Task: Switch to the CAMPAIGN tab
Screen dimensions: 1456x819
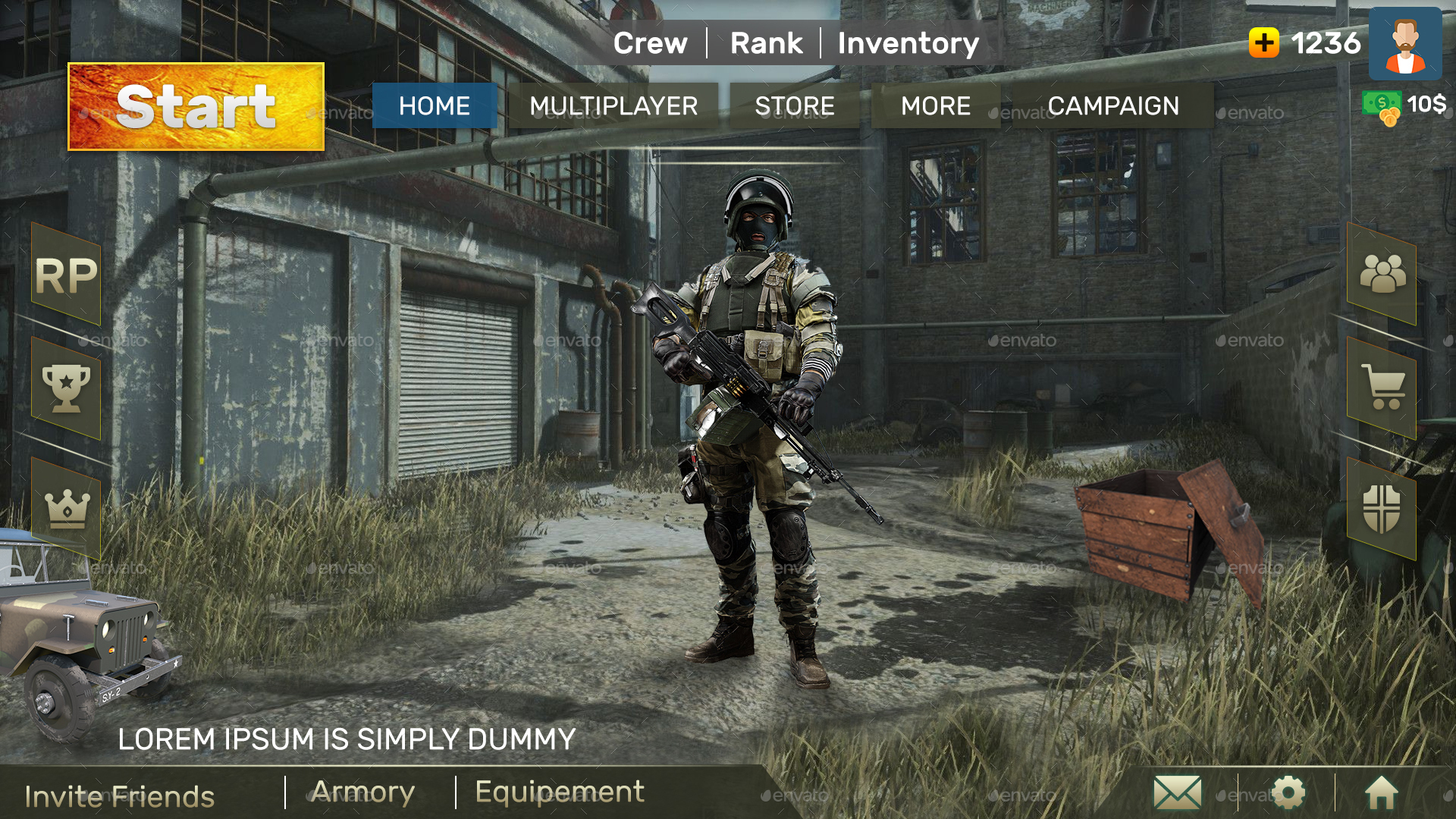Action: [1115, 106]
